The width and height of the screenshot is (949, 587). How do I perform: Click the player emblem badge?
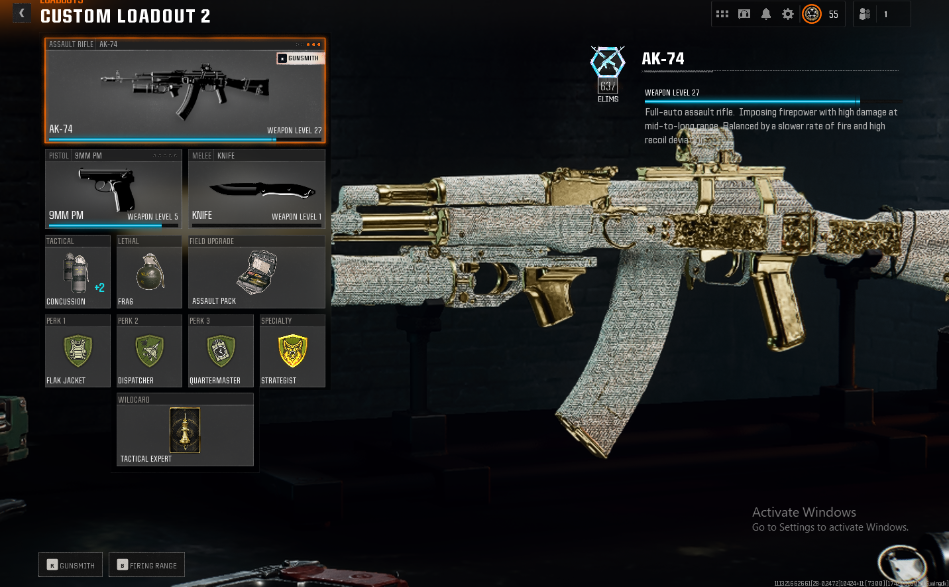[811, 14]
